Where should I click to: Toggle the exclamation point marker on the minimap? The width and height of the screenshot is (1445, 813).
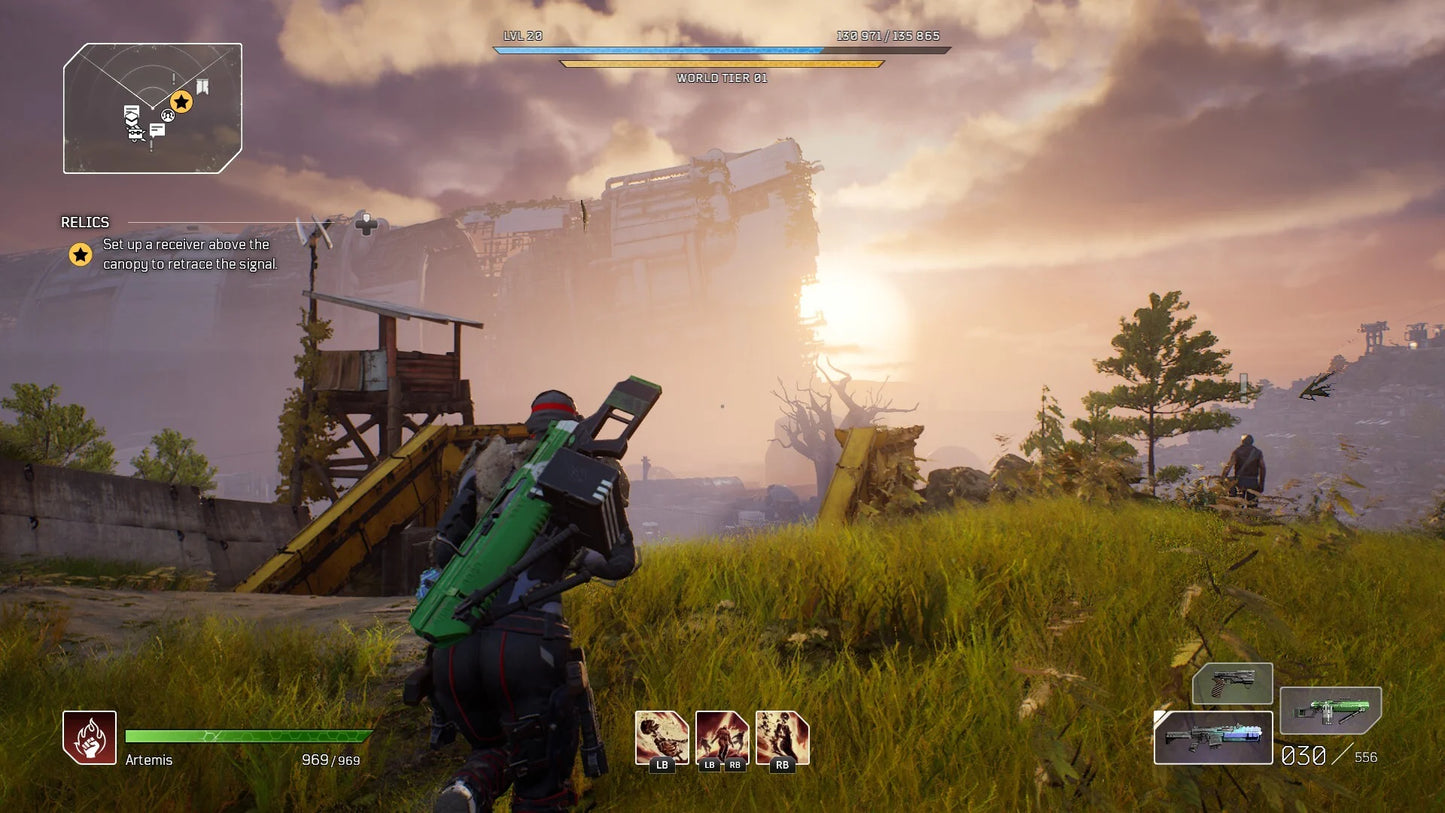click(173, 78)
